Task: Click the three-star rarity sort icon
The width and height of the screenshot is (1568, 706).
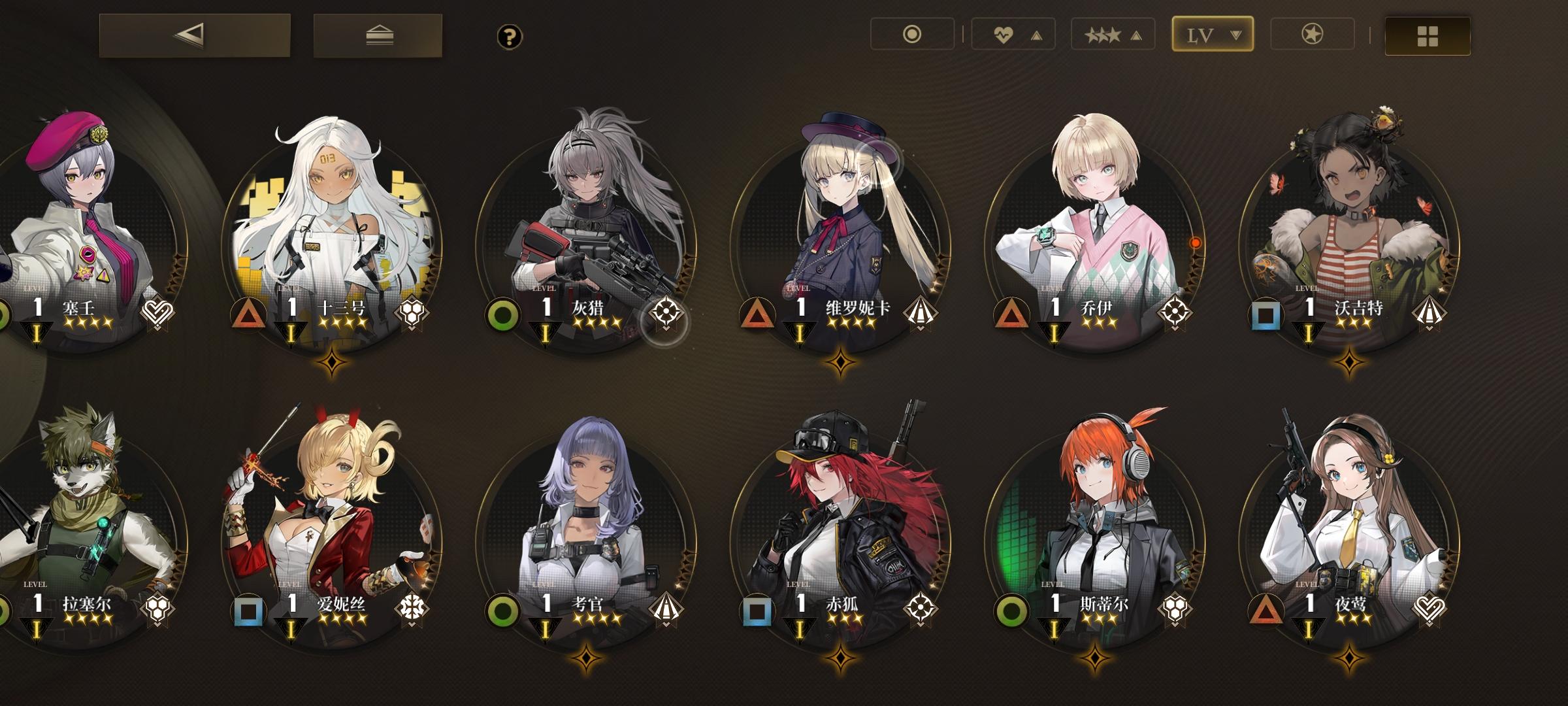Action: pos(1103,34)
